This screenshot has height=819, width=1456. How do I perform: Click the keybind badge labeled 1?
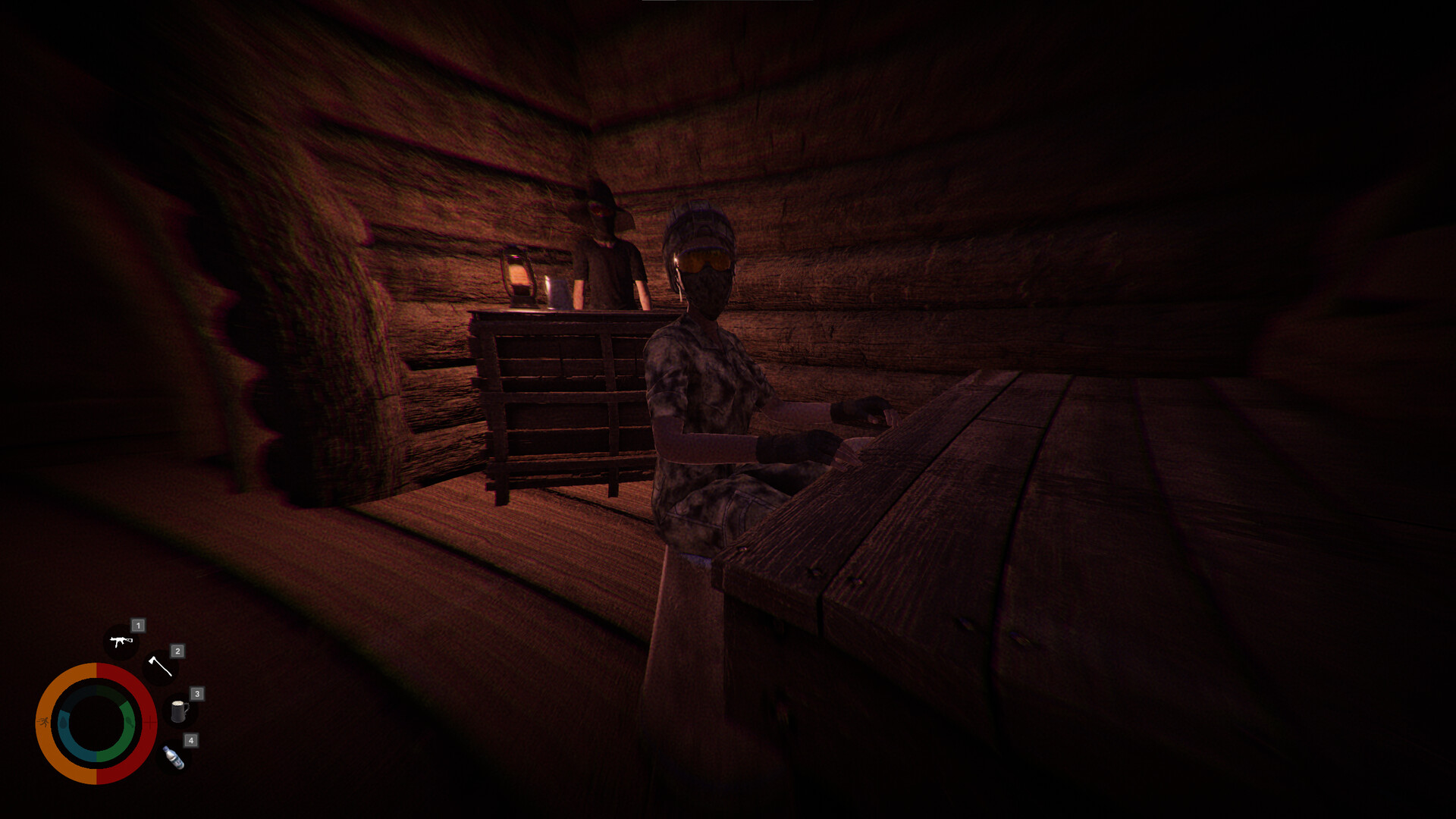coord(139,626)
